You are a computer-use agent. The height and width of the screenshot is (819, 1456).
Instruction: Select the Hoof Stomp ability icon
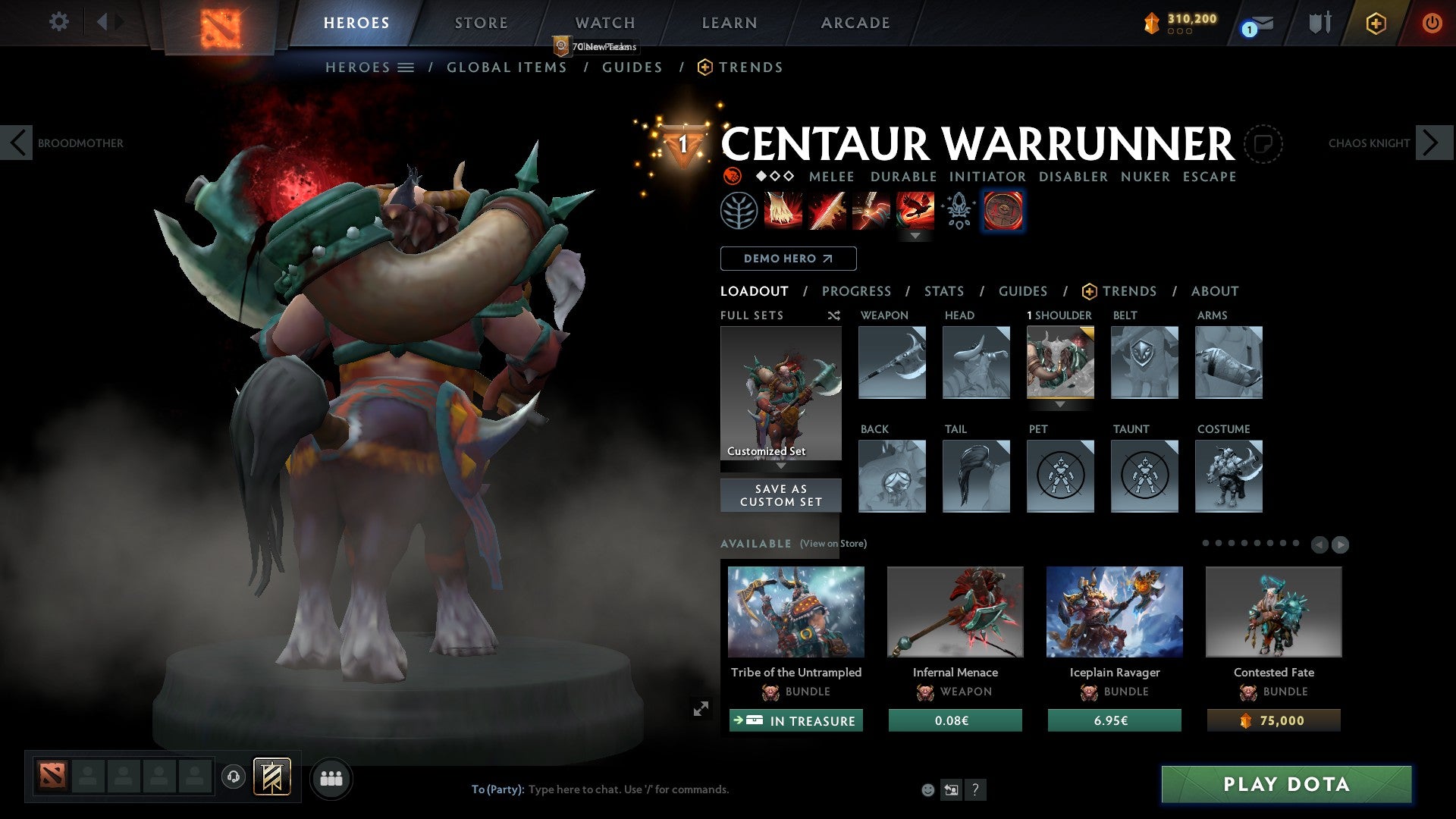tap(782, 211)
